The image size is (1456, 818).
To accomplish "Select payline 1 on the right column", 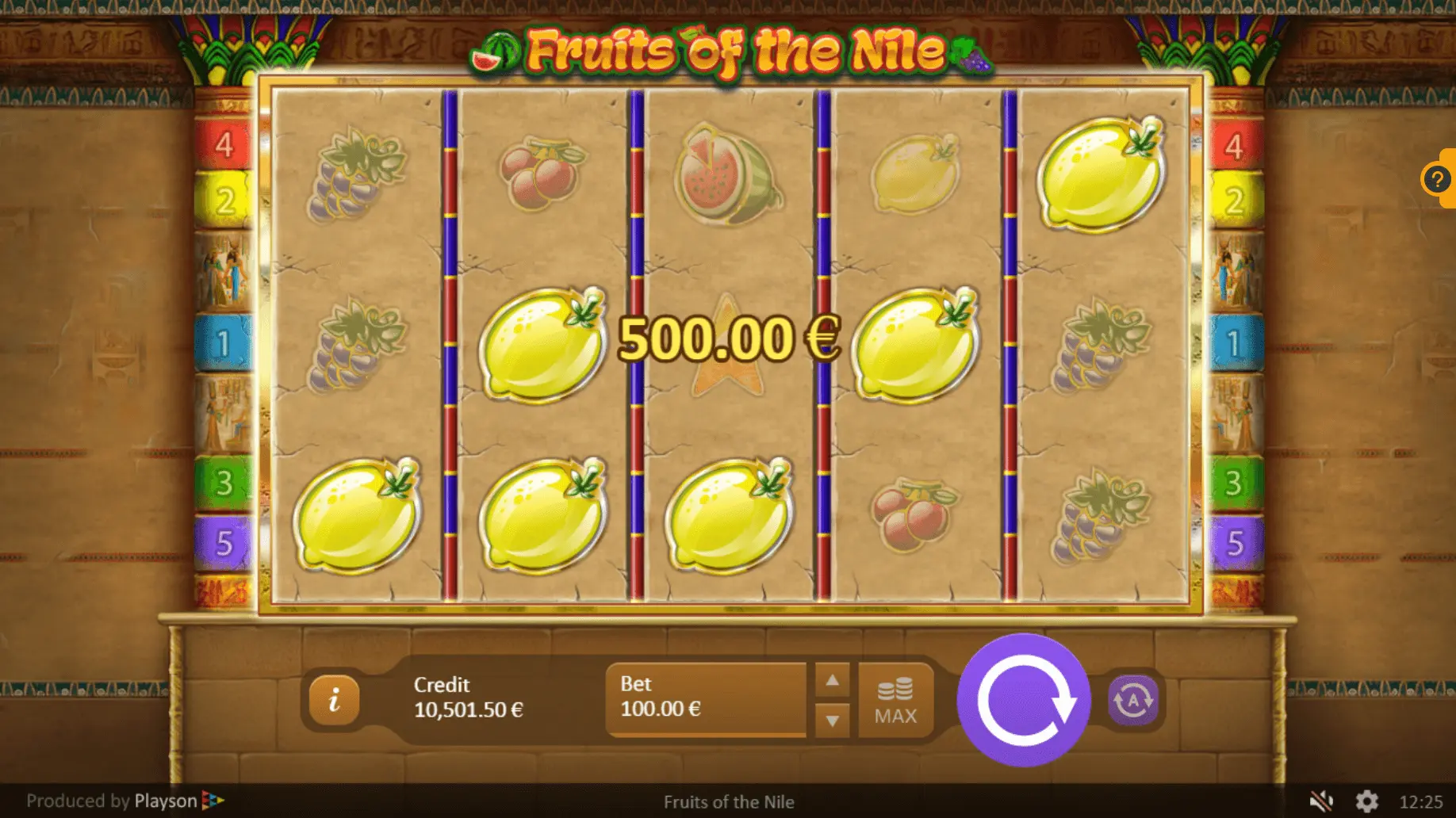I will click(1234, 344).
